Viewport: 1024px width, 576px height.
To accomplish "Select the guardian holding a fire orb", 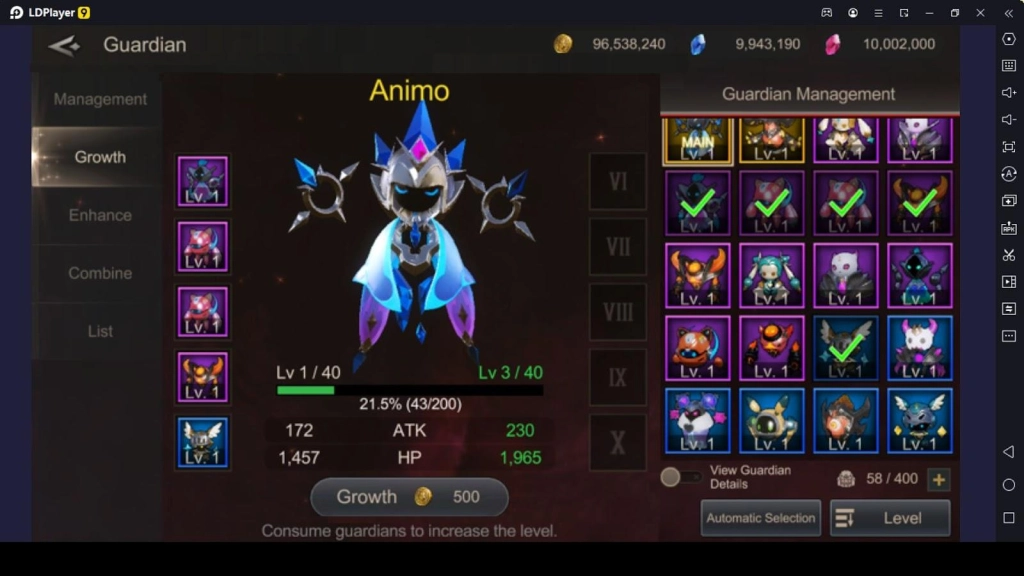I will (845, 421).
